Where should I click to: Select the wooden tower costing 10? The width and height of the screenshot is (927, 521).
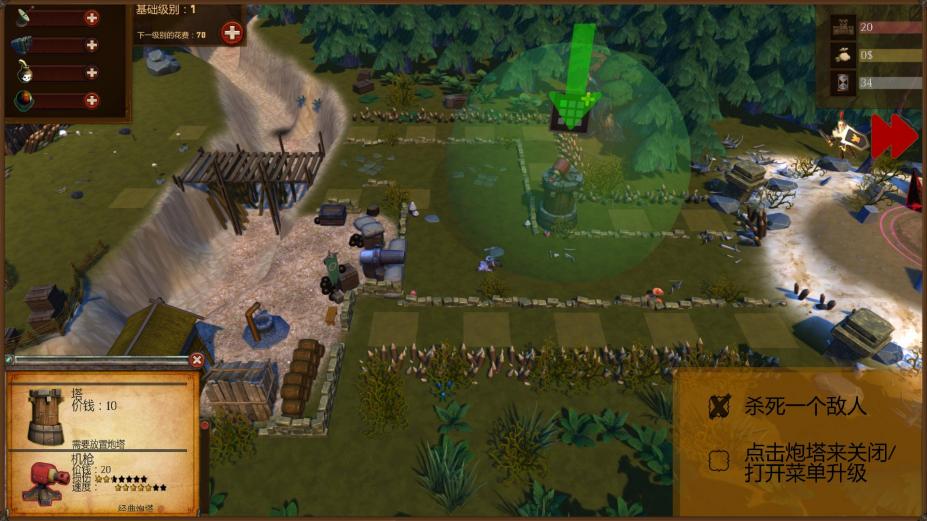tap(46, 415)
